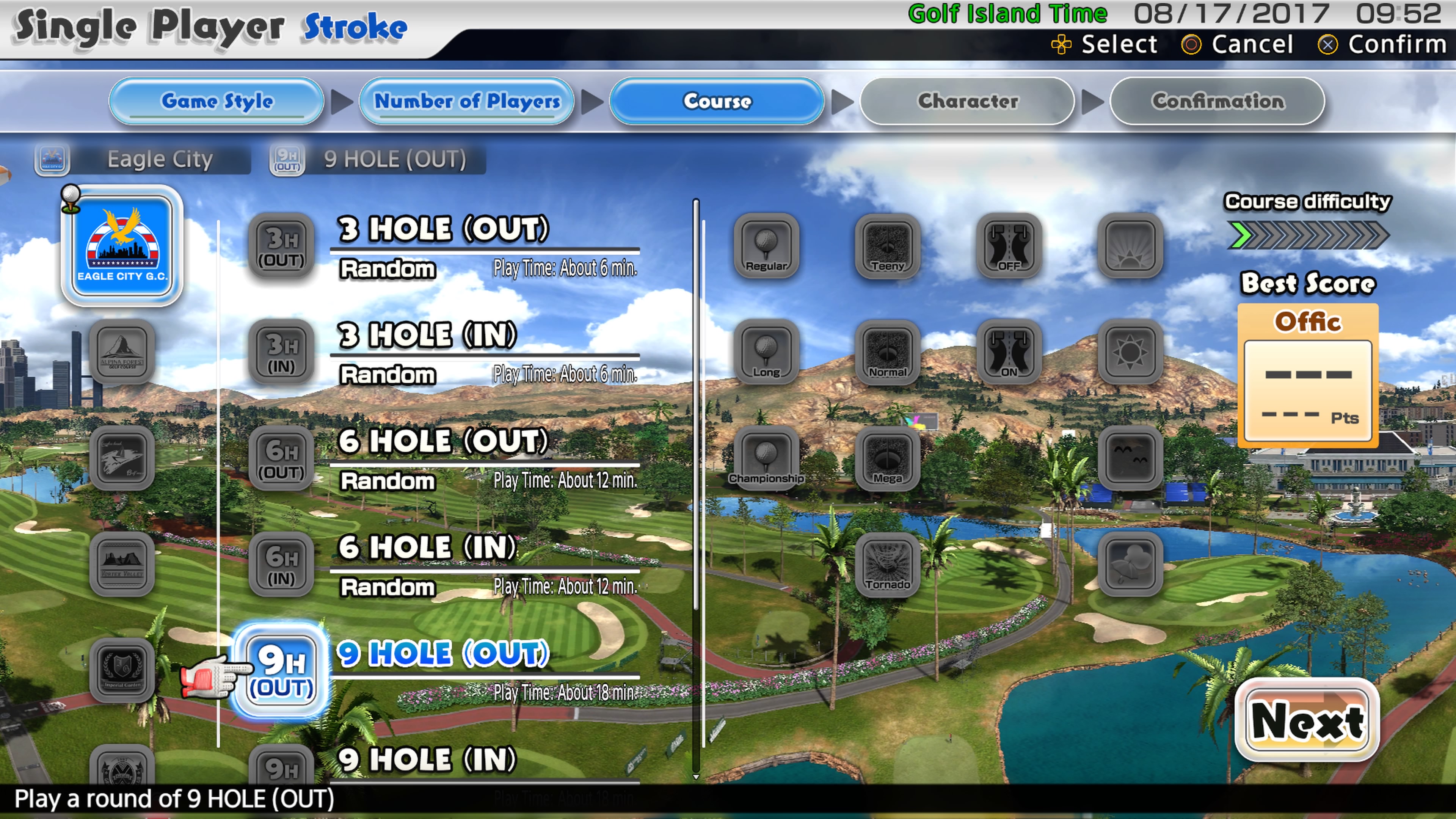
Task: Select the Regular tee option
Action: pos(766,247)
